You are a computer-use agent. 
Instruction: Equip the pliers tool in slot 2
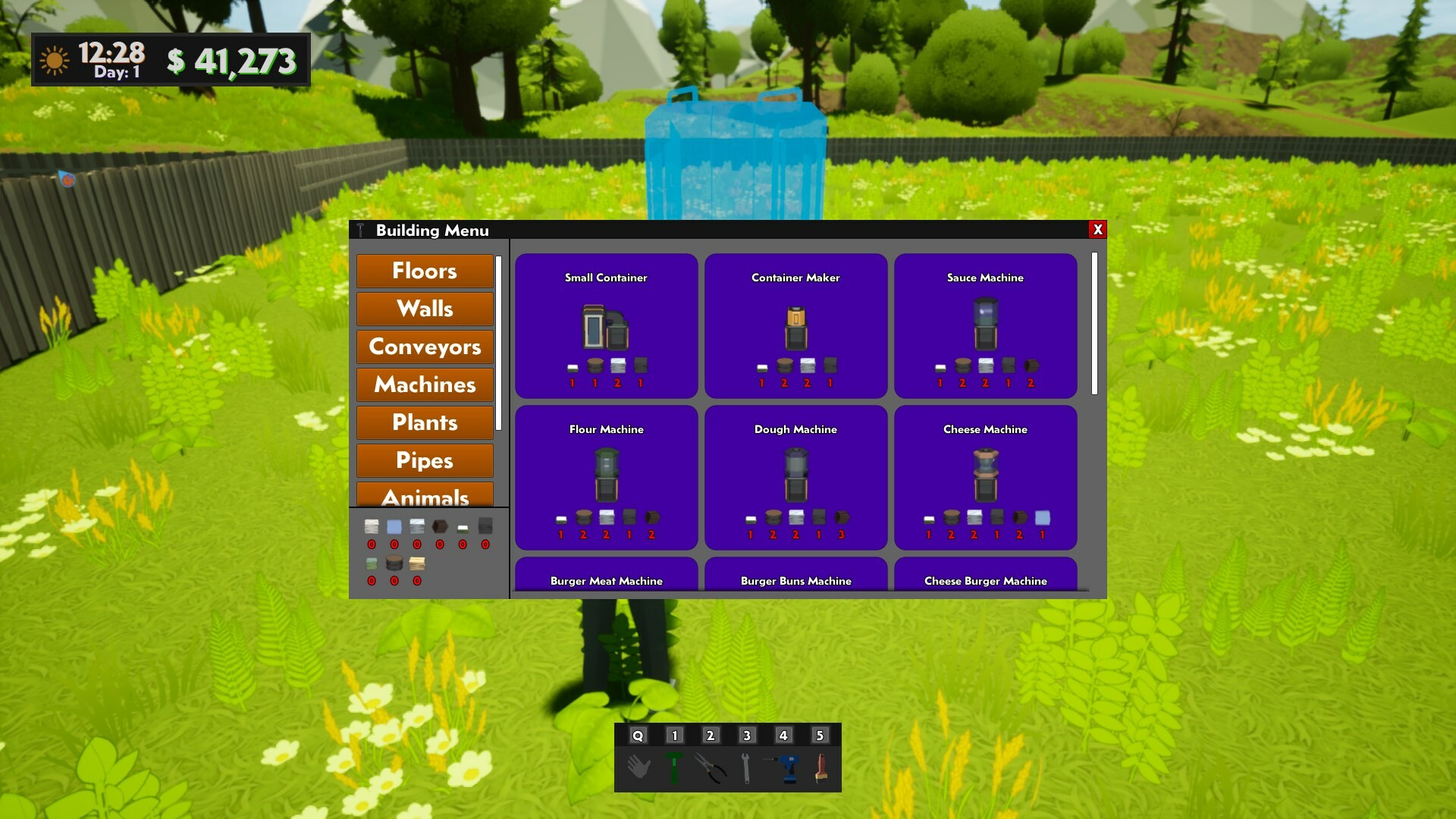[712, 767]
